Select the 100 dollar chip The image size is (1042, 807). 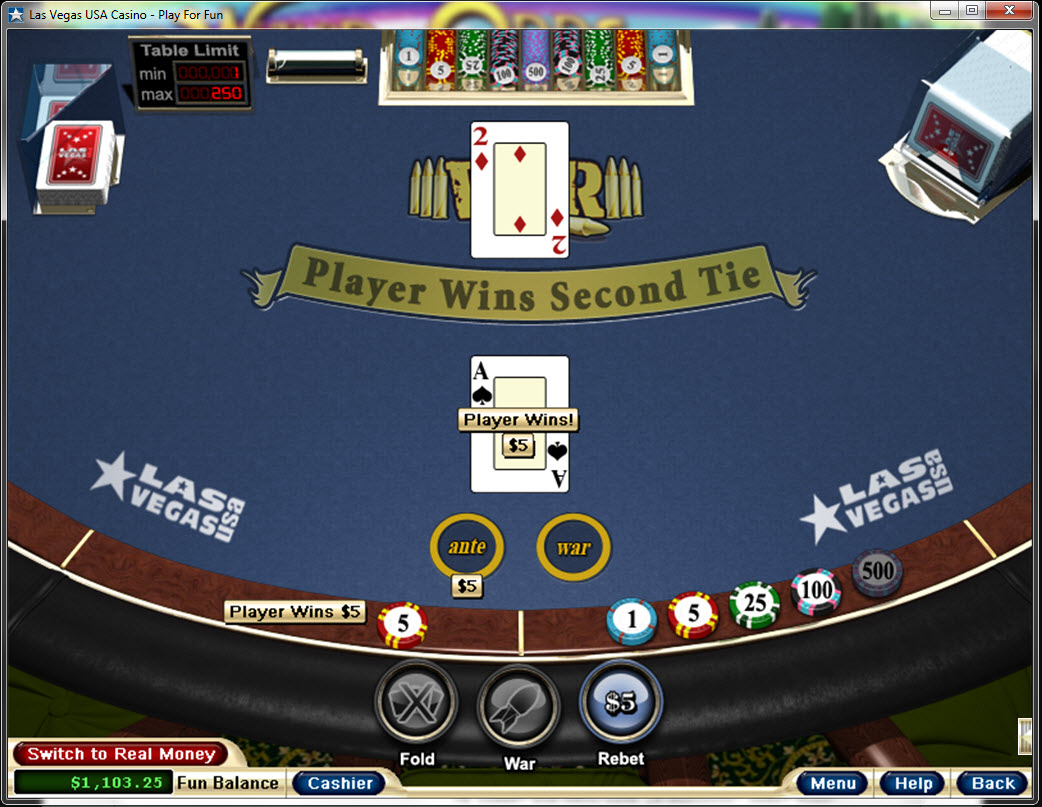816,591
